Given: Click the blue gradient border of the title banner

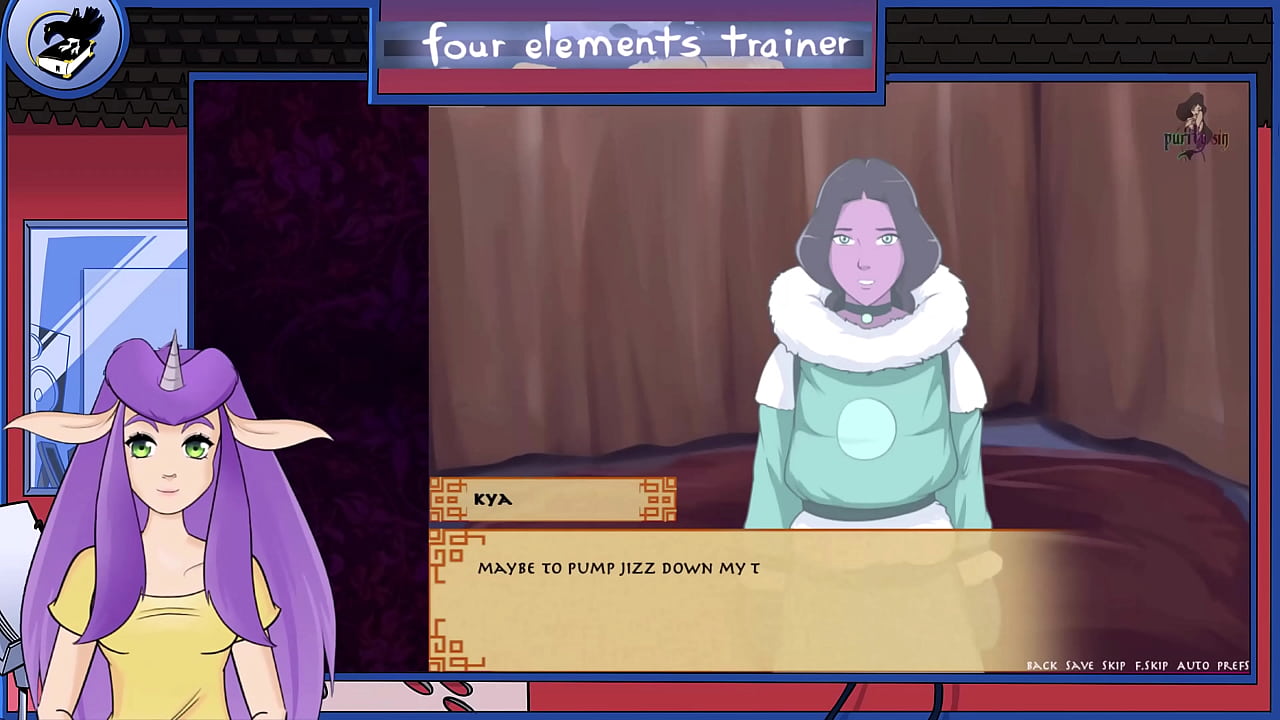Looking at the screenshot, I should (627, 95).
